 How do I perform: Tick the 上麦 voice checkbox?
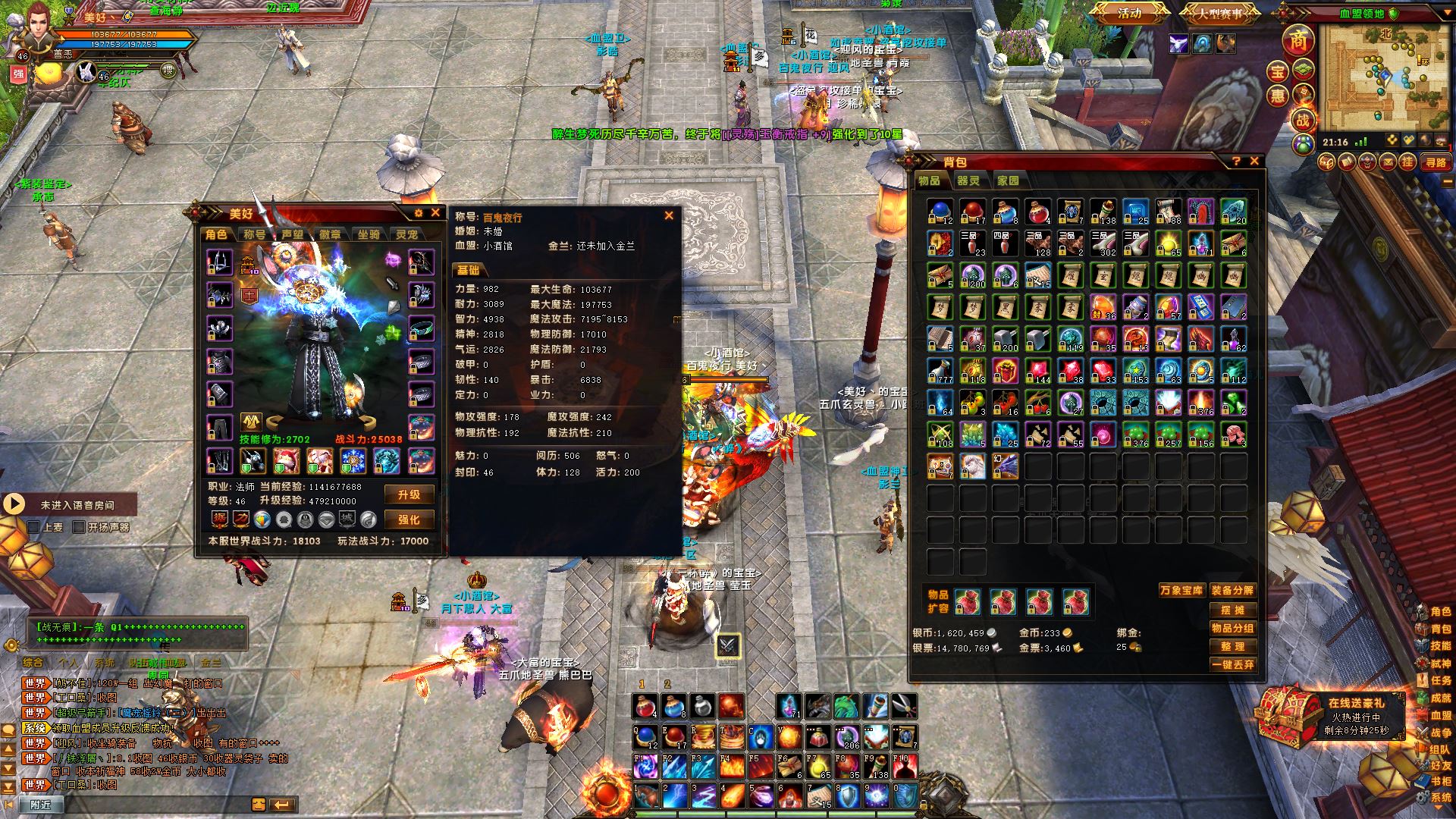pos(33,527)
